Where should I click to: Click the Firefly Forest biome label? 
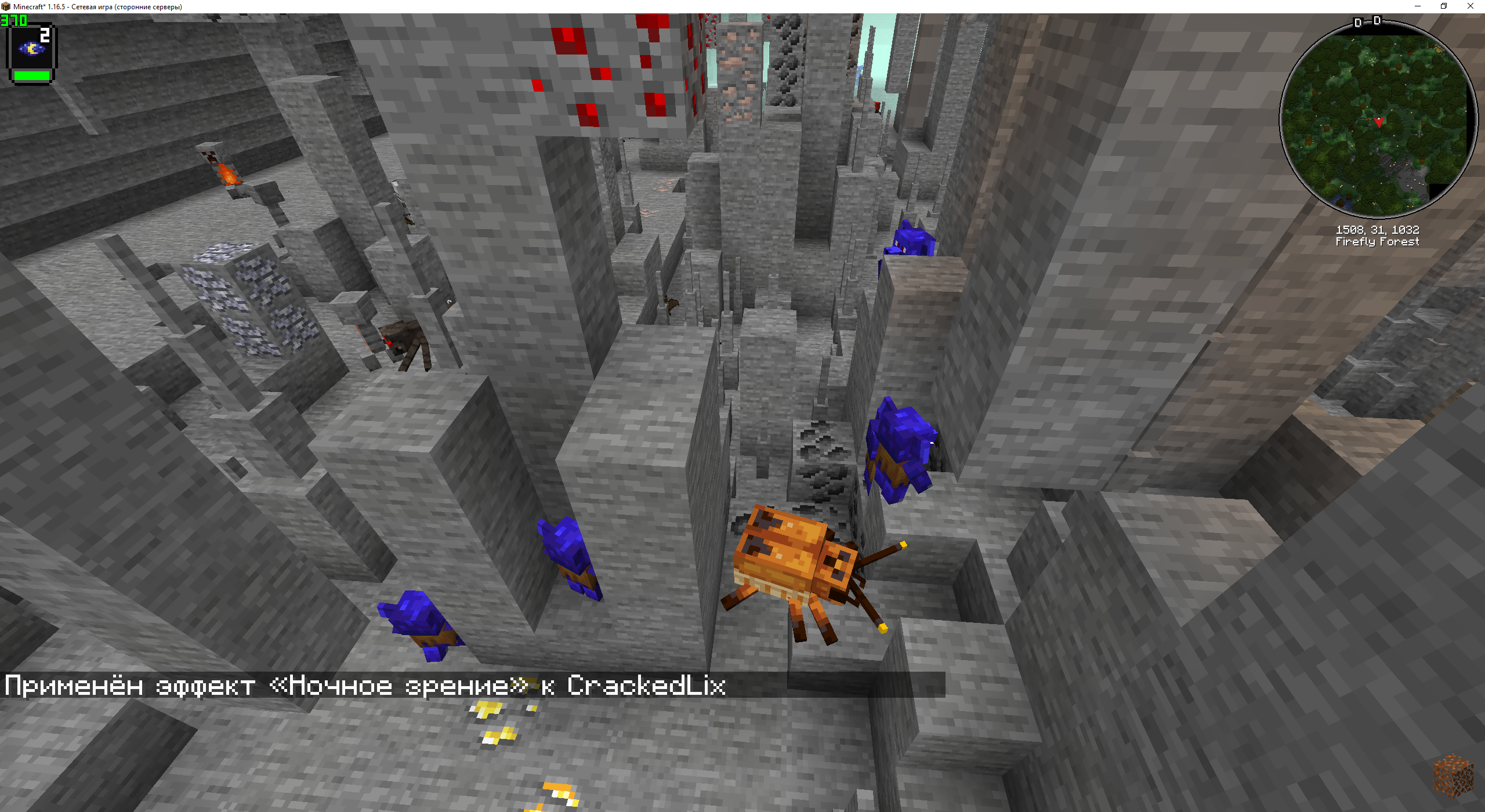coord(1377,242)
